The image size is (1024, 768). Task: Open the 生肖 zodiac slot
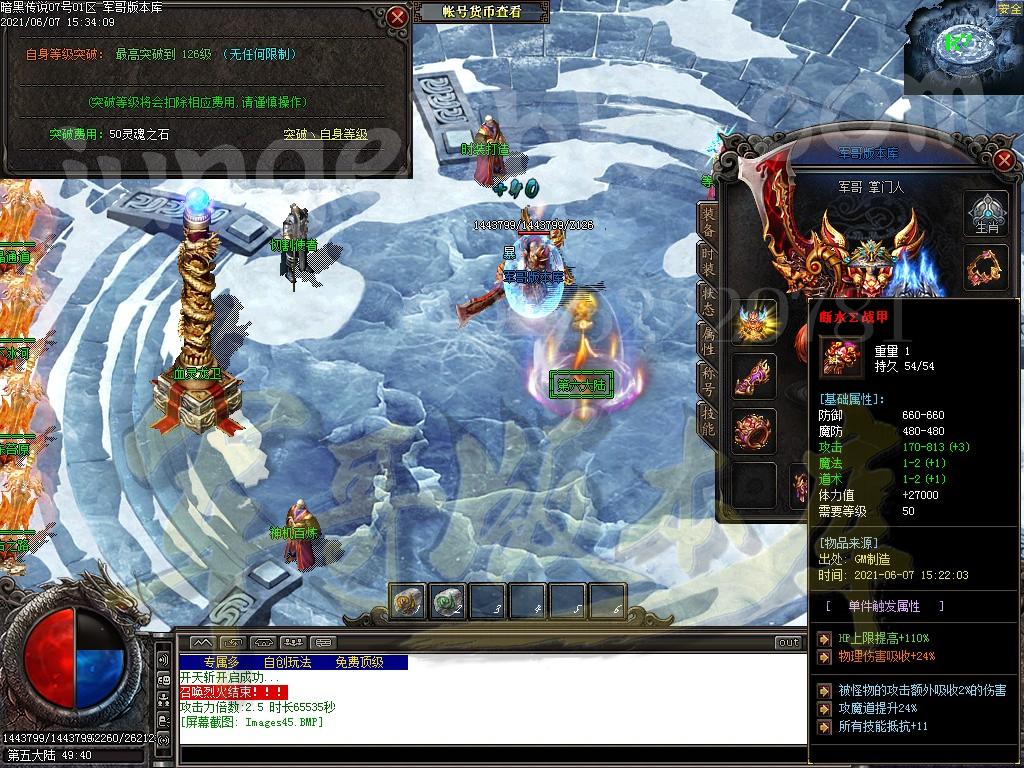click(x=987, y=213)
